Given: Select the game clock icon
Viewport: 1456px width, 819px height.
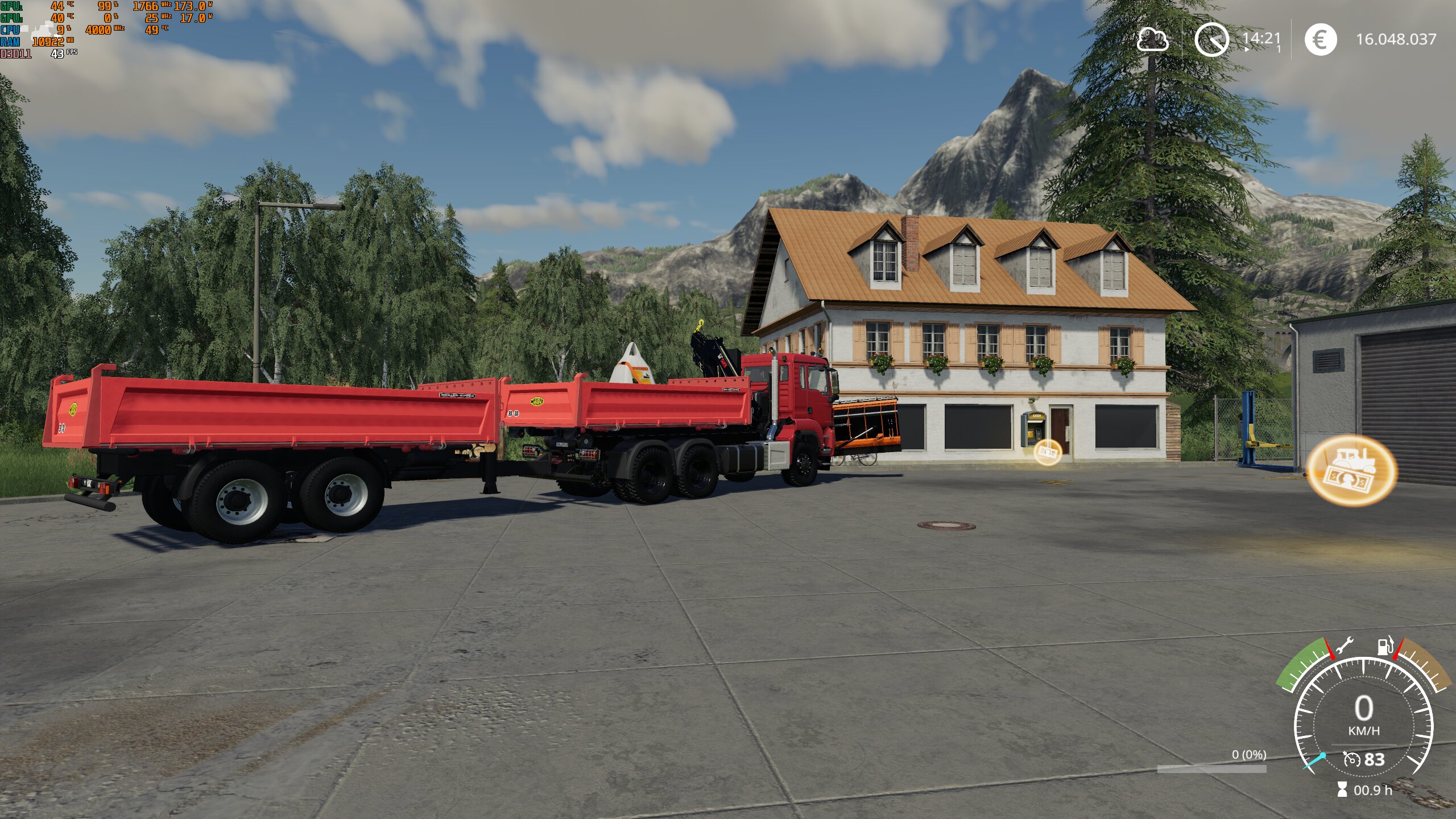Looking at the screenshot, I should (1211, 39).
